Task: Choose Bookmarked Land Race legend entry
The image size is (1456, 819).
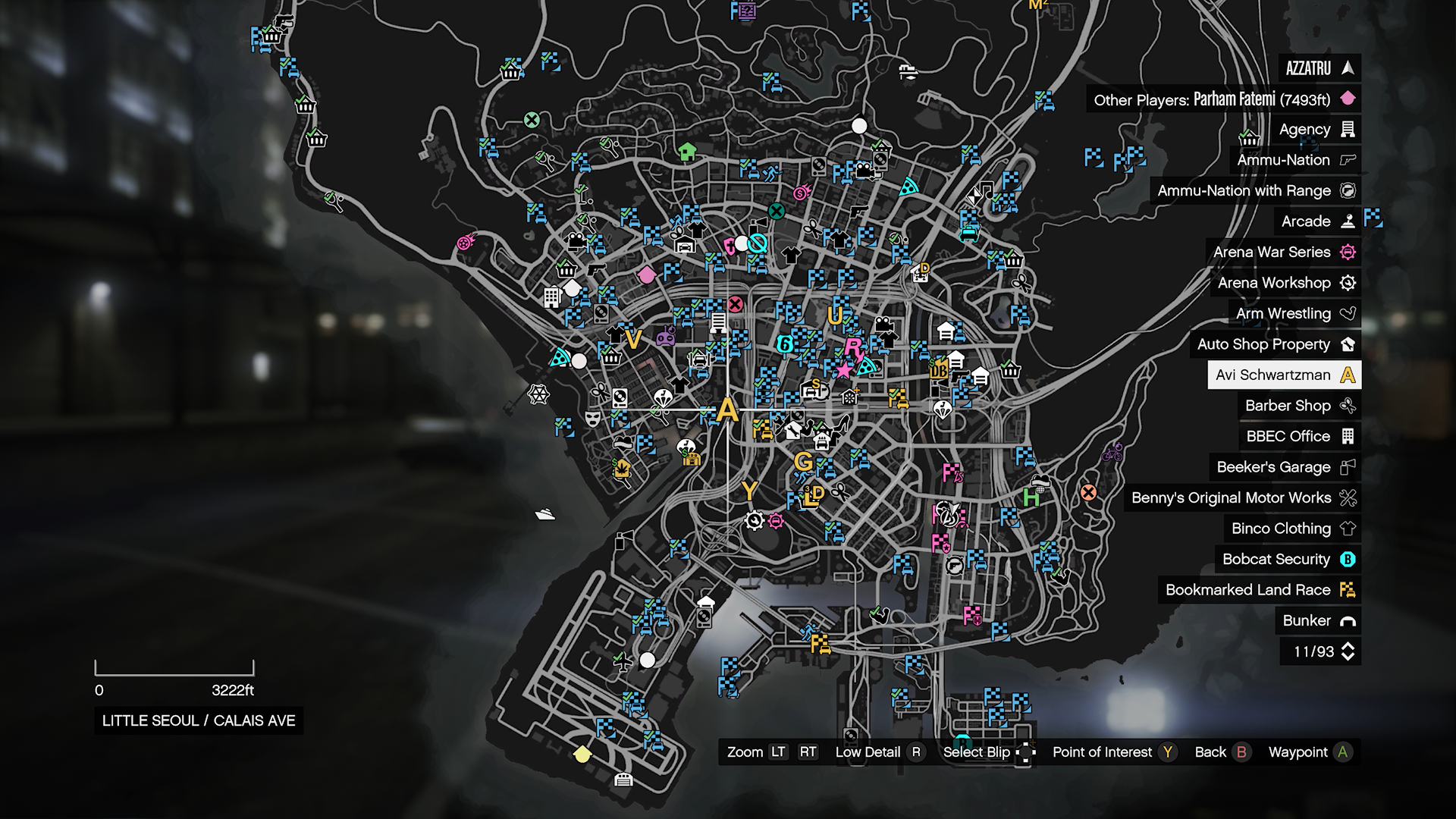Action: tap(1259, 590)
